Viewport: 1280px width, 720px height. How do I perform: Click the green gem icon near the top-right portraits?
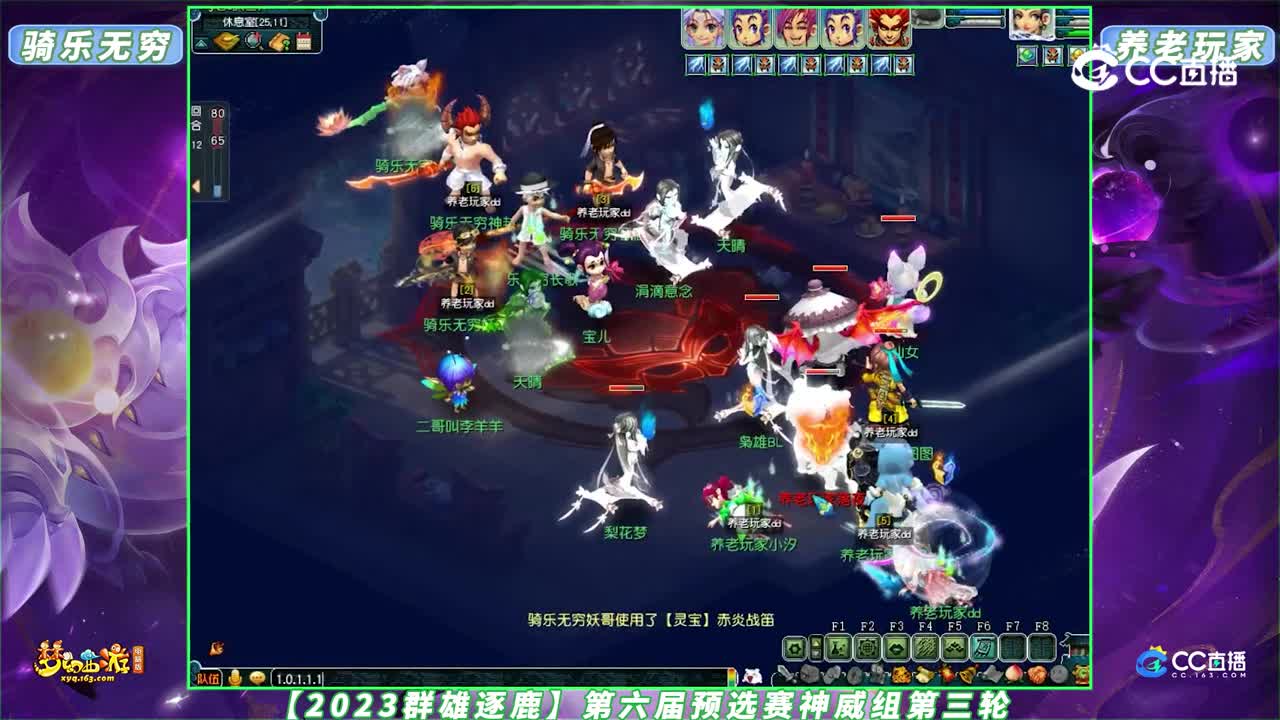(1026, 55)
